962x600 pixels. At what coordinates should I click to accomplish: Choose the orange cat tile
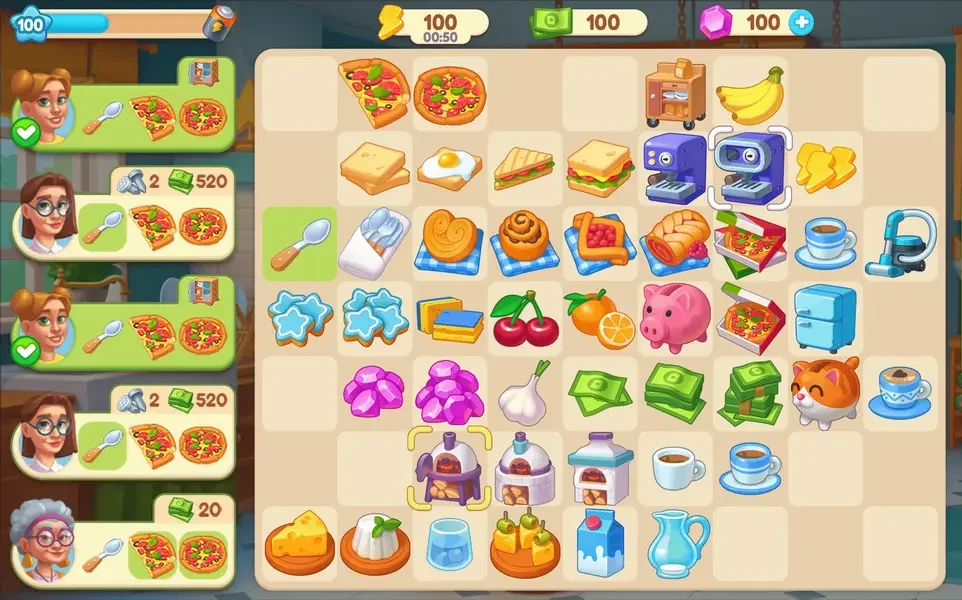(825, 392)
